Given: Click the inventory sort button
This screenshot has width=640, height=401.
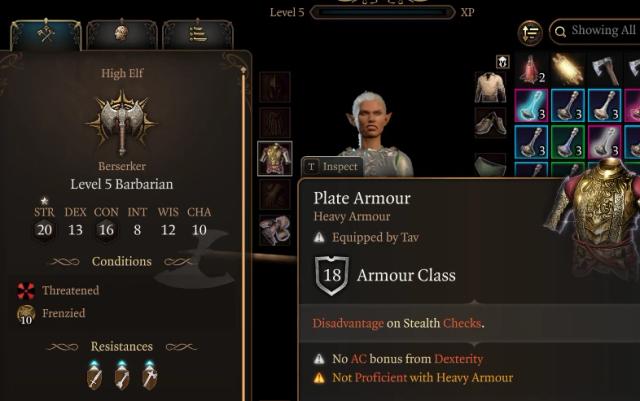Looking at the screenshot, I should click(530, 33).
